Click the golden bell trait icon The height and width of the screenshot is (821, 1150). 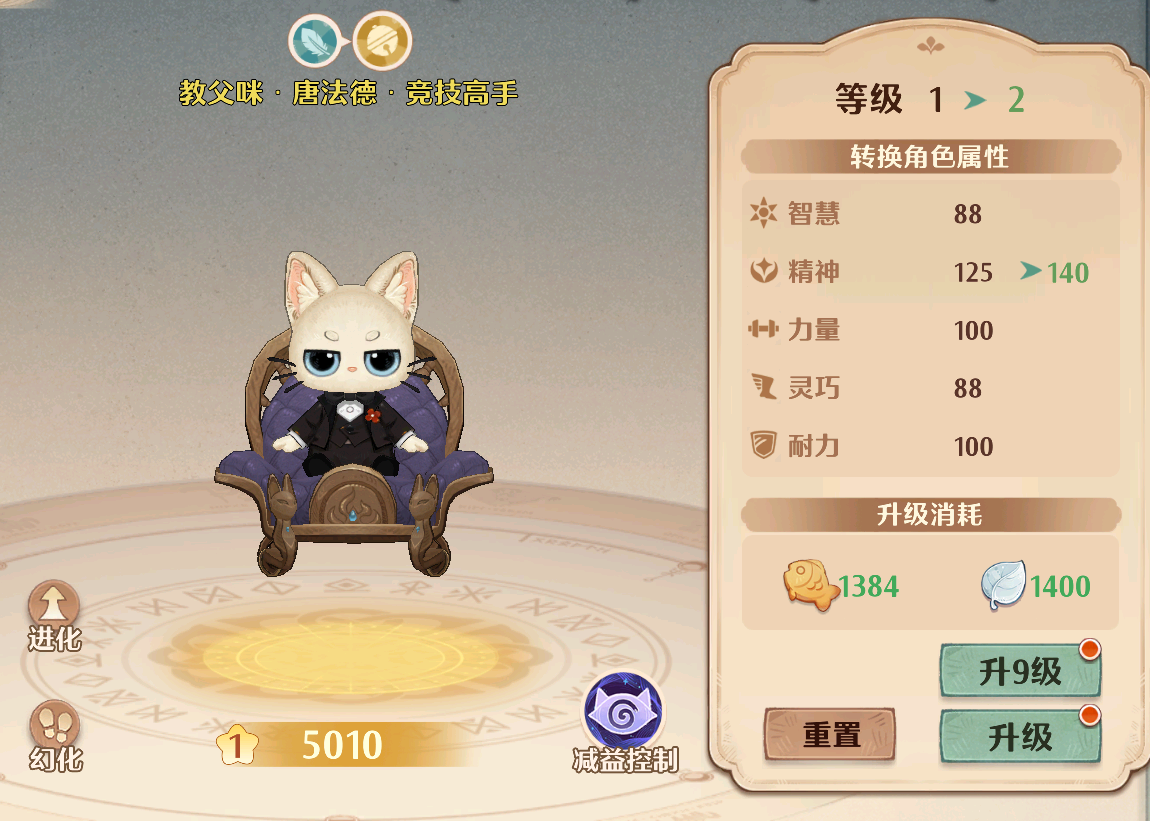(382, 41)
